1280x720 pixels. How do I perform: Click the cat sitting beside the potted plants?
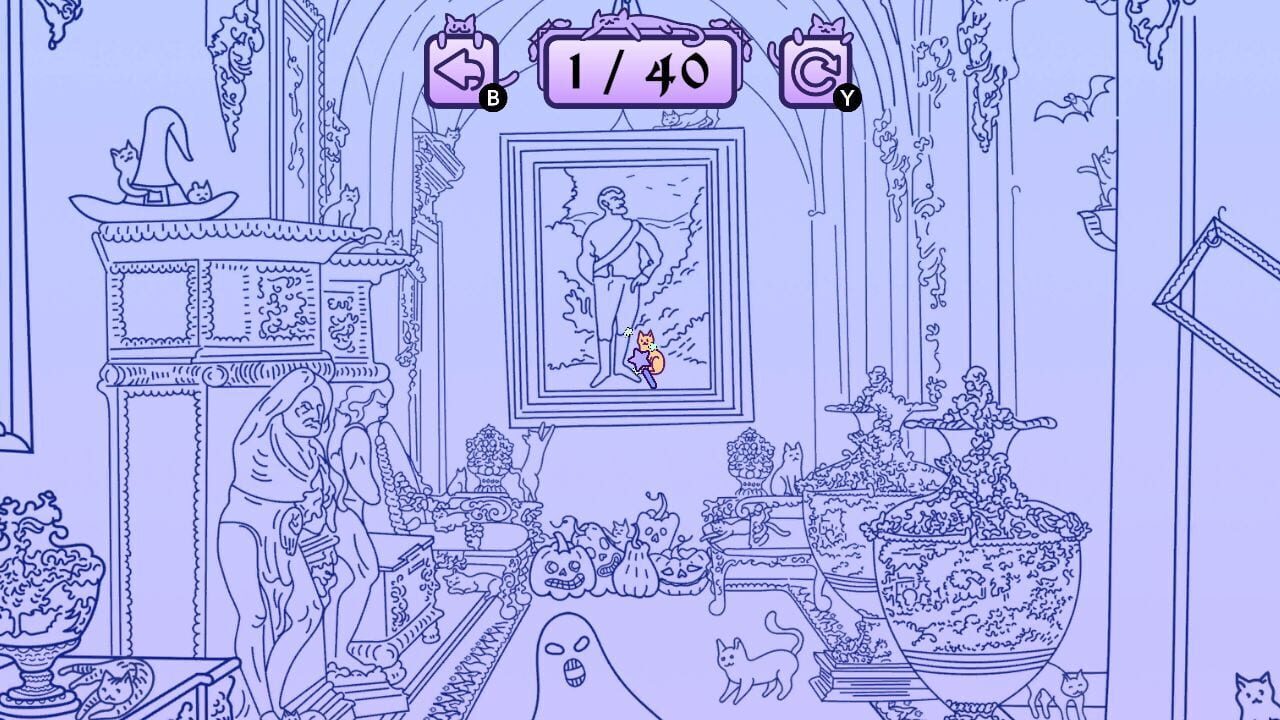click(790, 470)
